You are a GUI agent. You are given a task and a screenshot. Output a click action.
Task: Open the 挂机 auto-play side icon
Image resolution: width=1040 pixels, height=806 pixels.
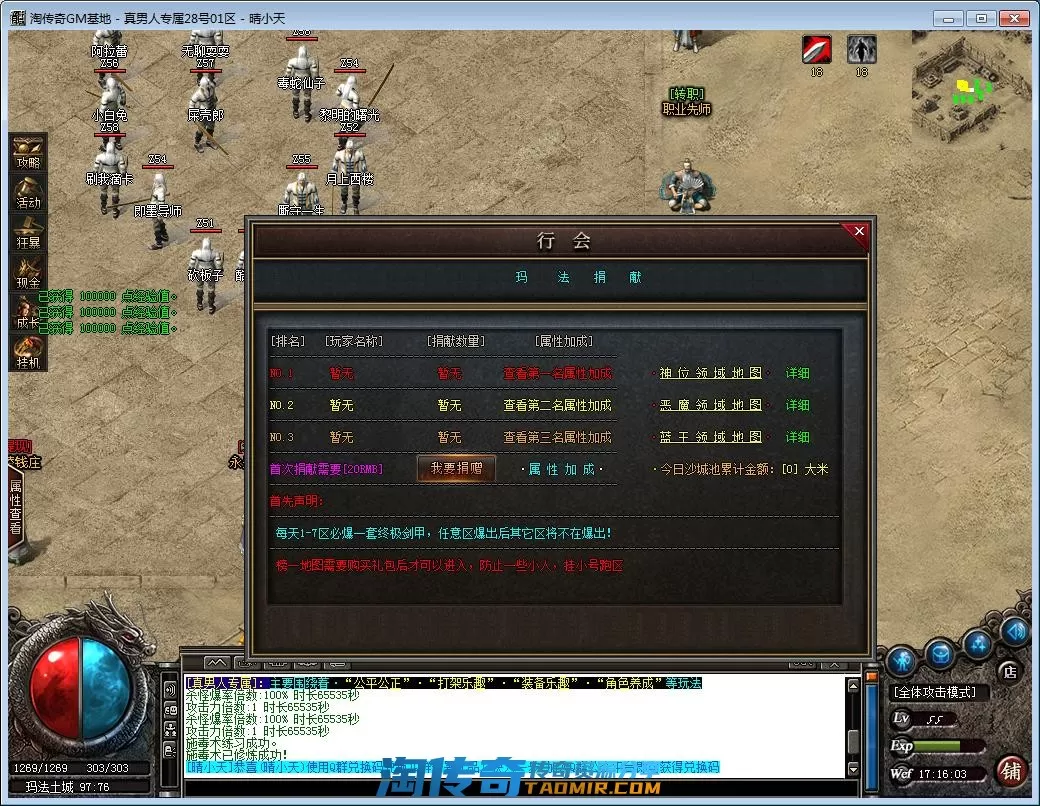pyautogui.click(x=27, y=352)
